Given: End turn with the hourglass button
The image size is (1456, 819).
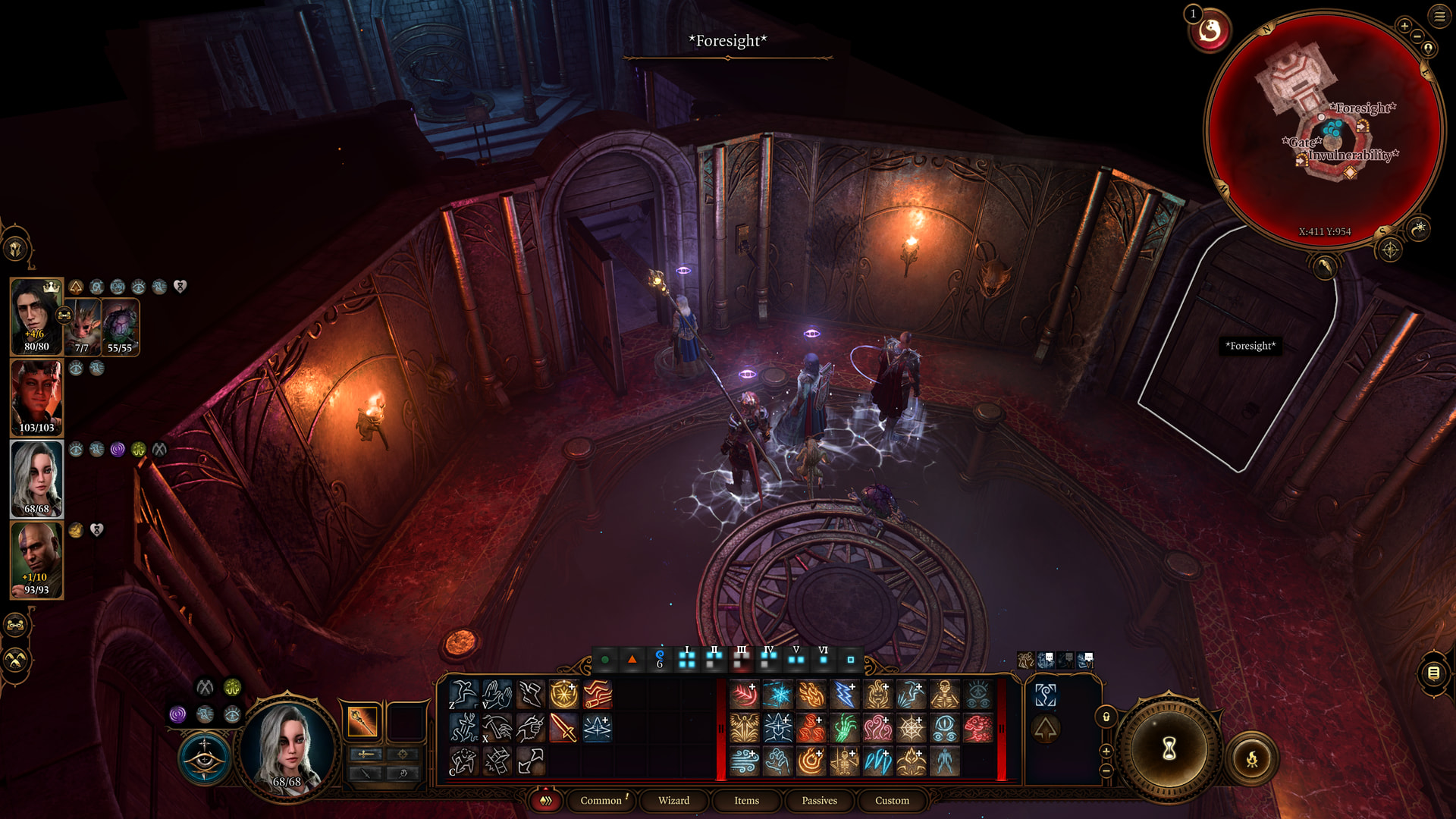Looking at the screenshot, I should 1169,749.
